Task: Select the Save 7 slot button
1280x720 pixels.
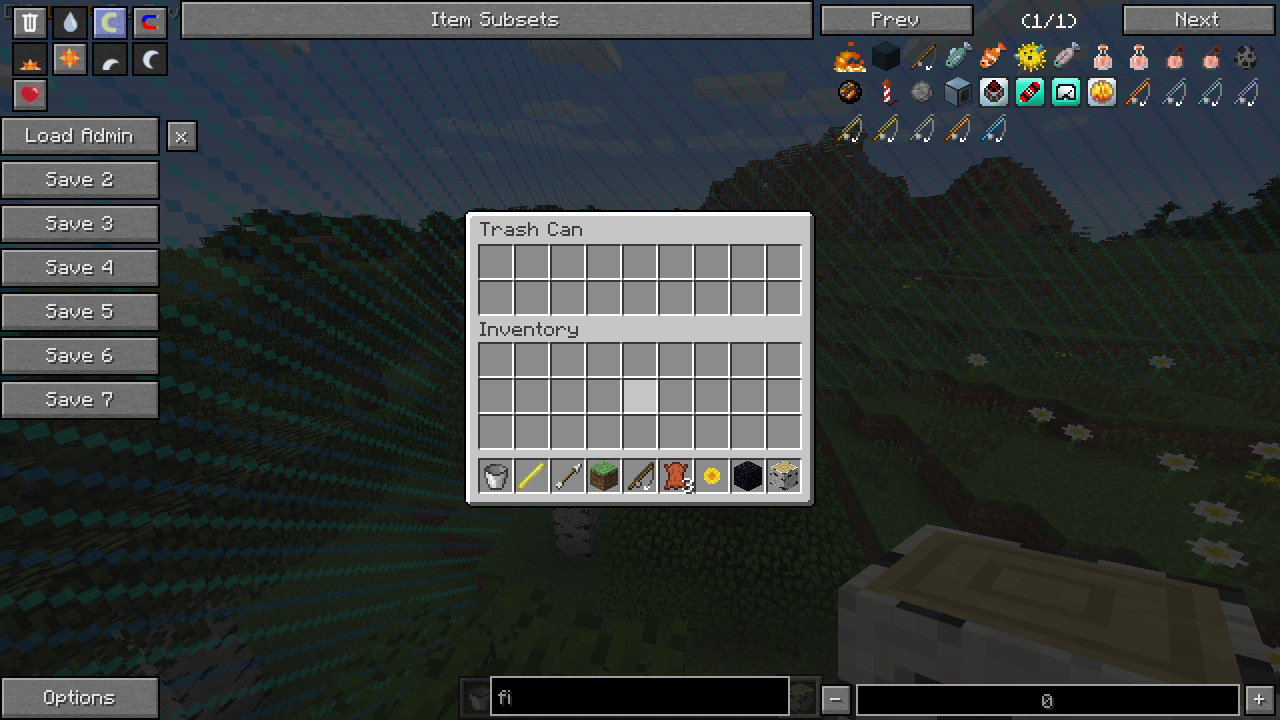Action: (79, 400)
